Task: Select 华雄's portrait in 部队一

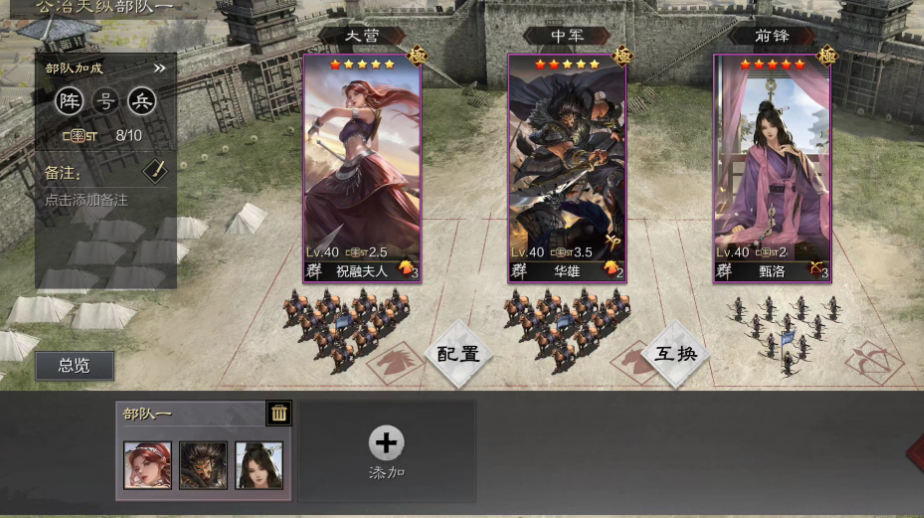Action: (x=203, y=465)
